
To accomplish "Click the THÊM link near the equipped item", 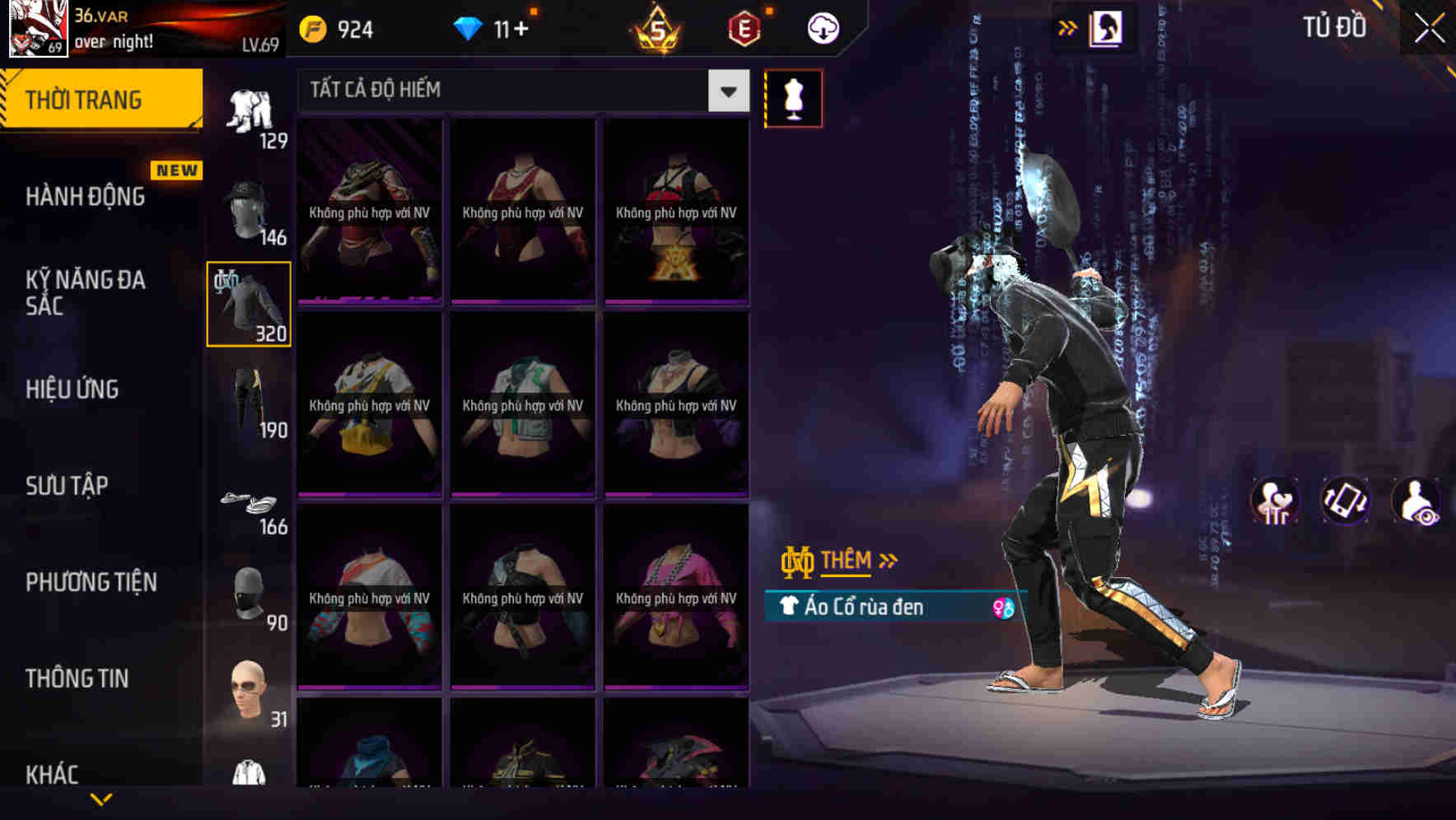I will pyautogui.click(x=848, y=561).
